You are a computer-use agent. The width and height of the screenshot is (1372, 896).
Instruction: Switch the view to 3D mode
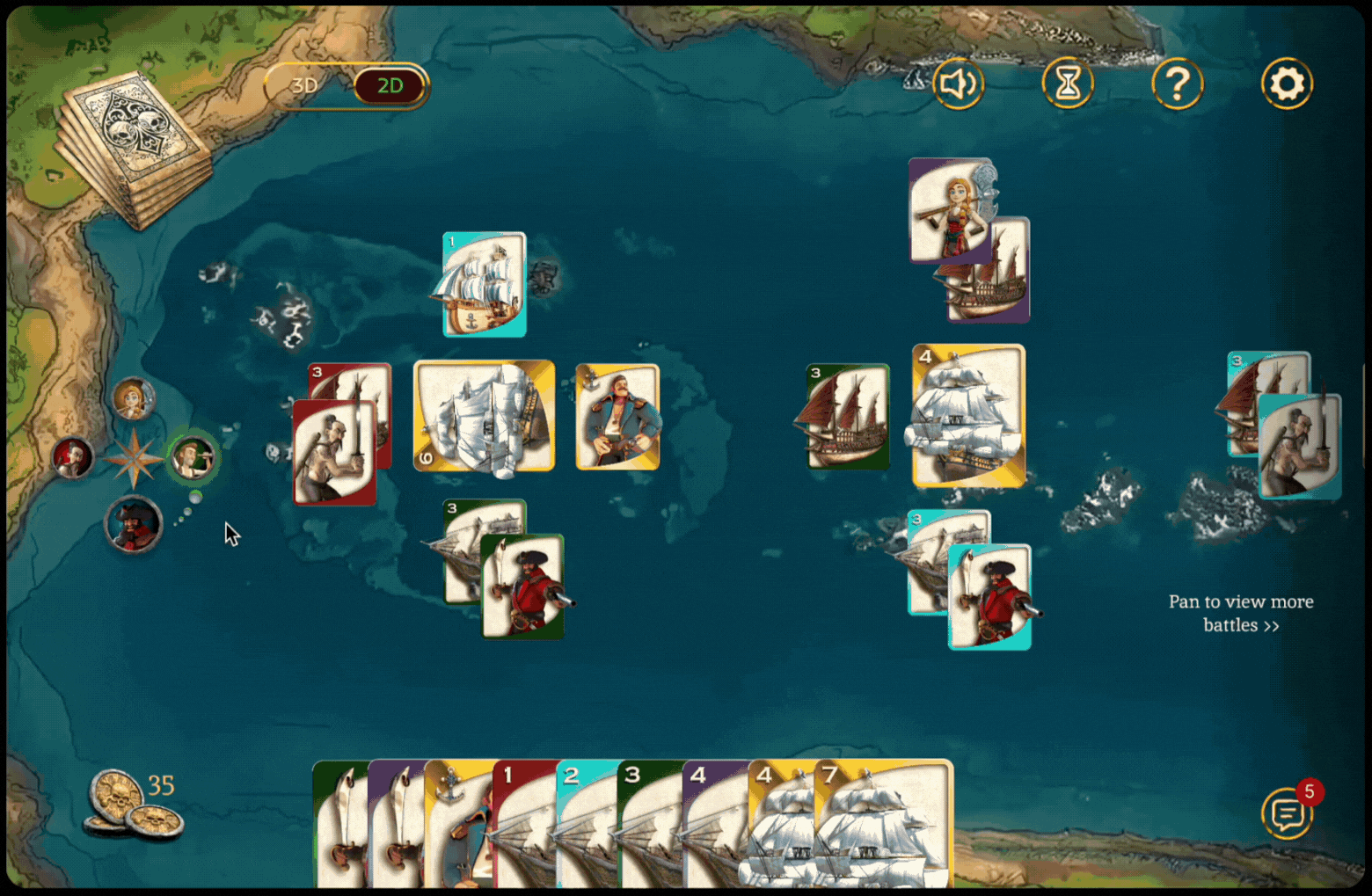pos(304,86)
